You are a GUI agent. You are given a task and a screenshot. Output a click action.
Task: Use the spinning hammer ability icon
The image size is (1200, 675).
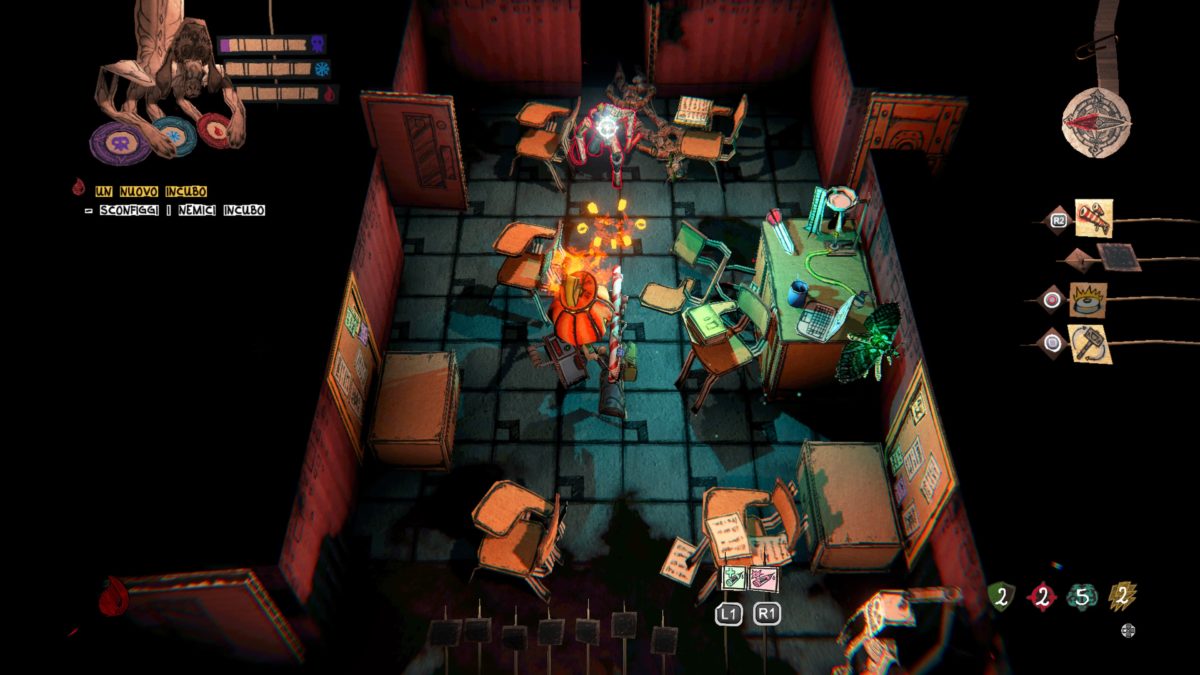(x=1088, y=343)
